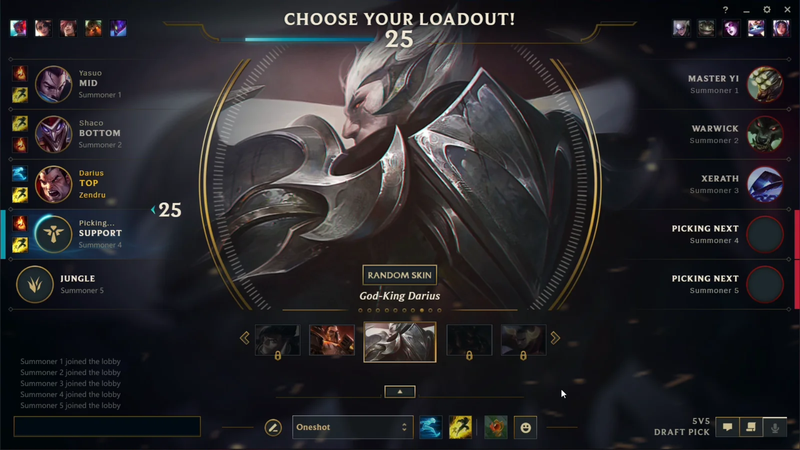Show the next skin with the right arrow
Image resolution: width=800 pixels, height=450 pixels.
point(555,338)
